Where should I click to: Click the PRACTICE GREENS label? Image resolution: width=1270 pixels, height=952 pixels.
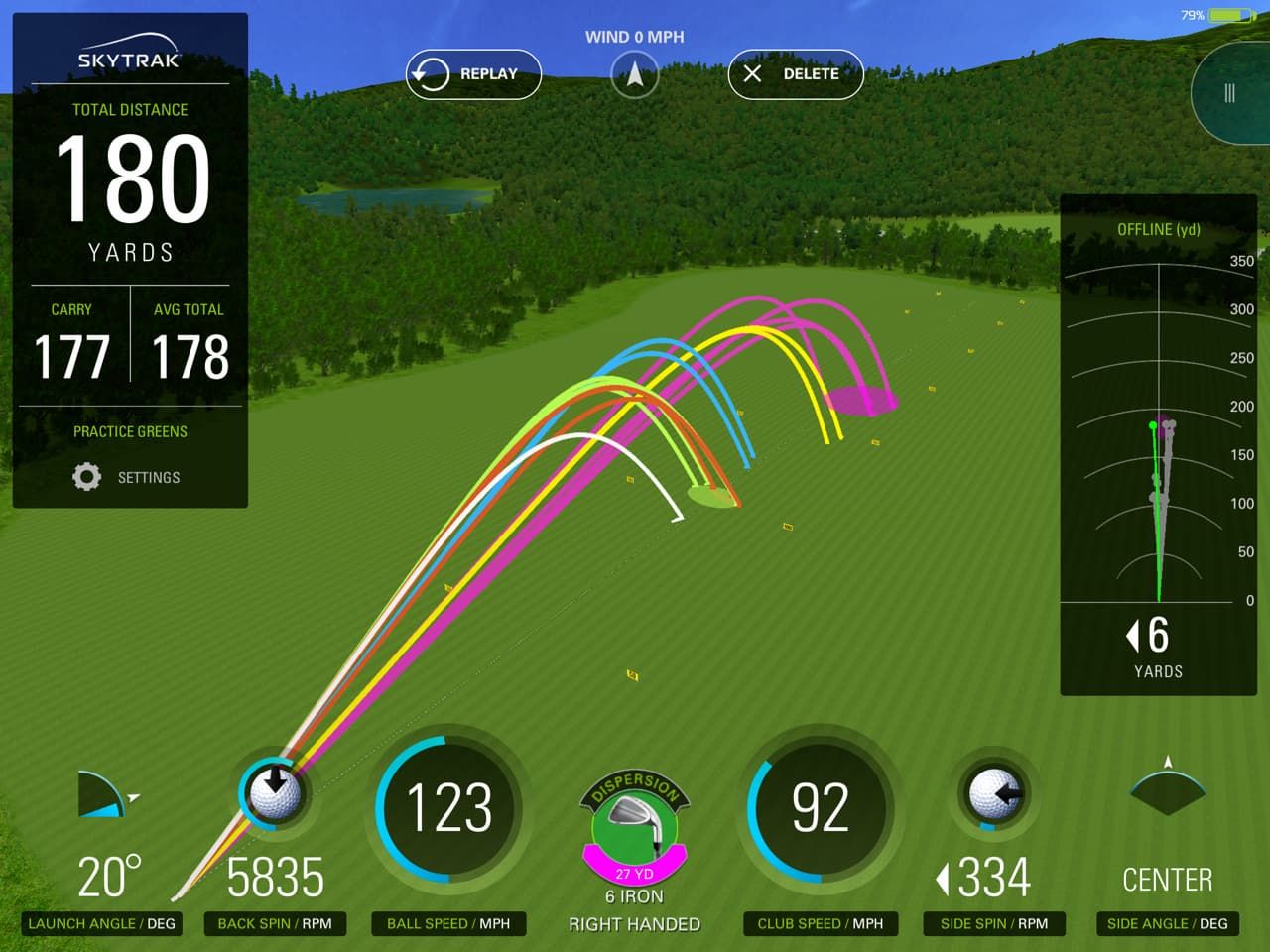[x=130, y=431]
